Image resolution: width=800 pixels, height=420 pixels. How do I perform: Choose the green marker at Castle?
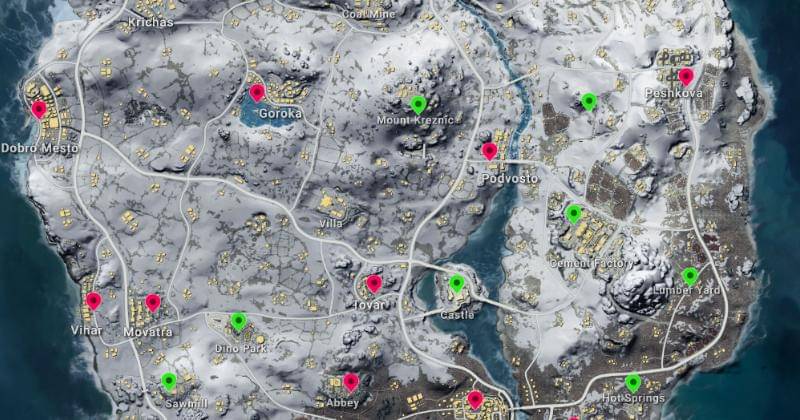(457, 283)
